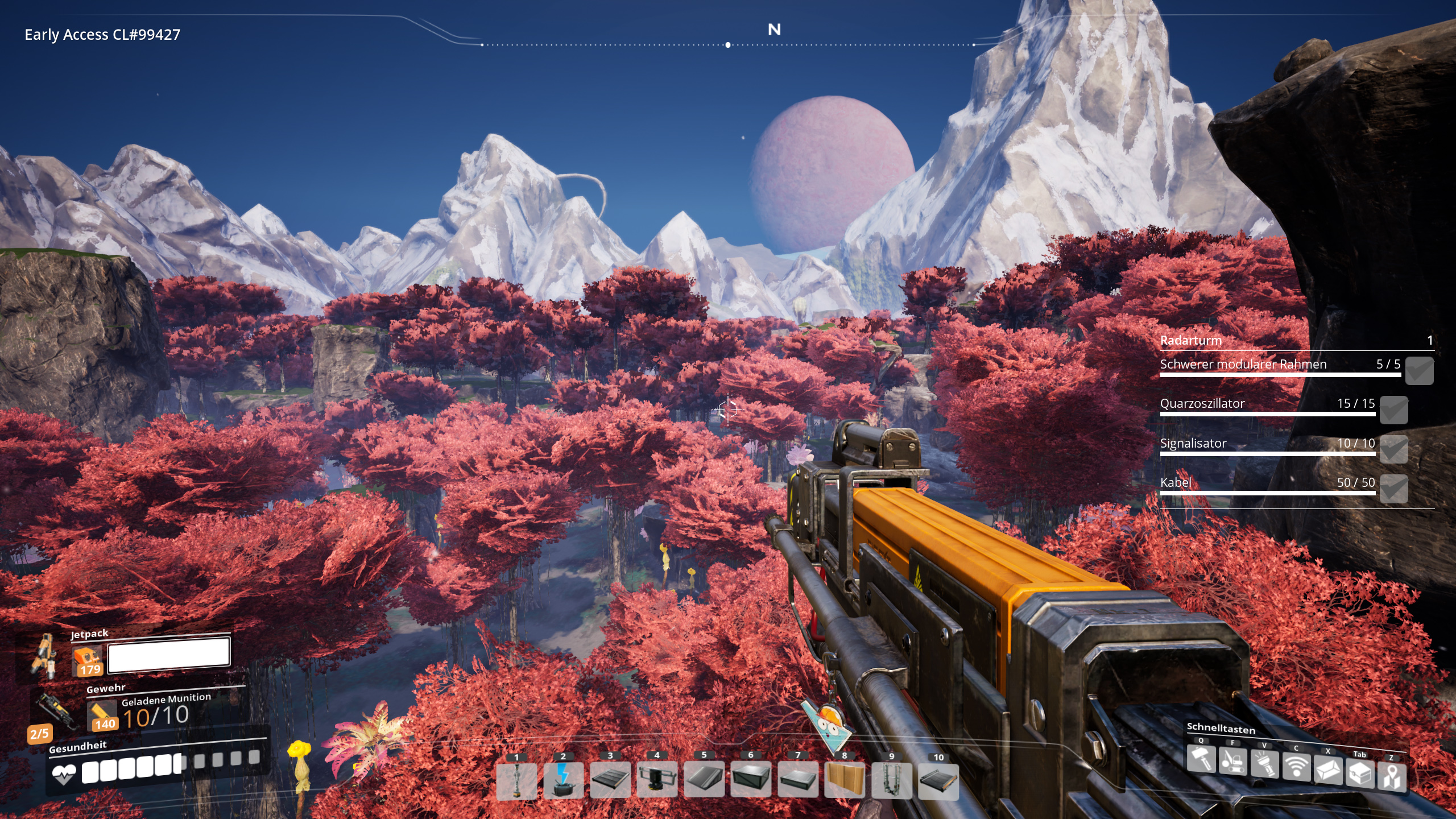Viewport: 1456px width, 819px height.
Task: Choose the power line with lightning bolt slot
Action: coord(563,781)
